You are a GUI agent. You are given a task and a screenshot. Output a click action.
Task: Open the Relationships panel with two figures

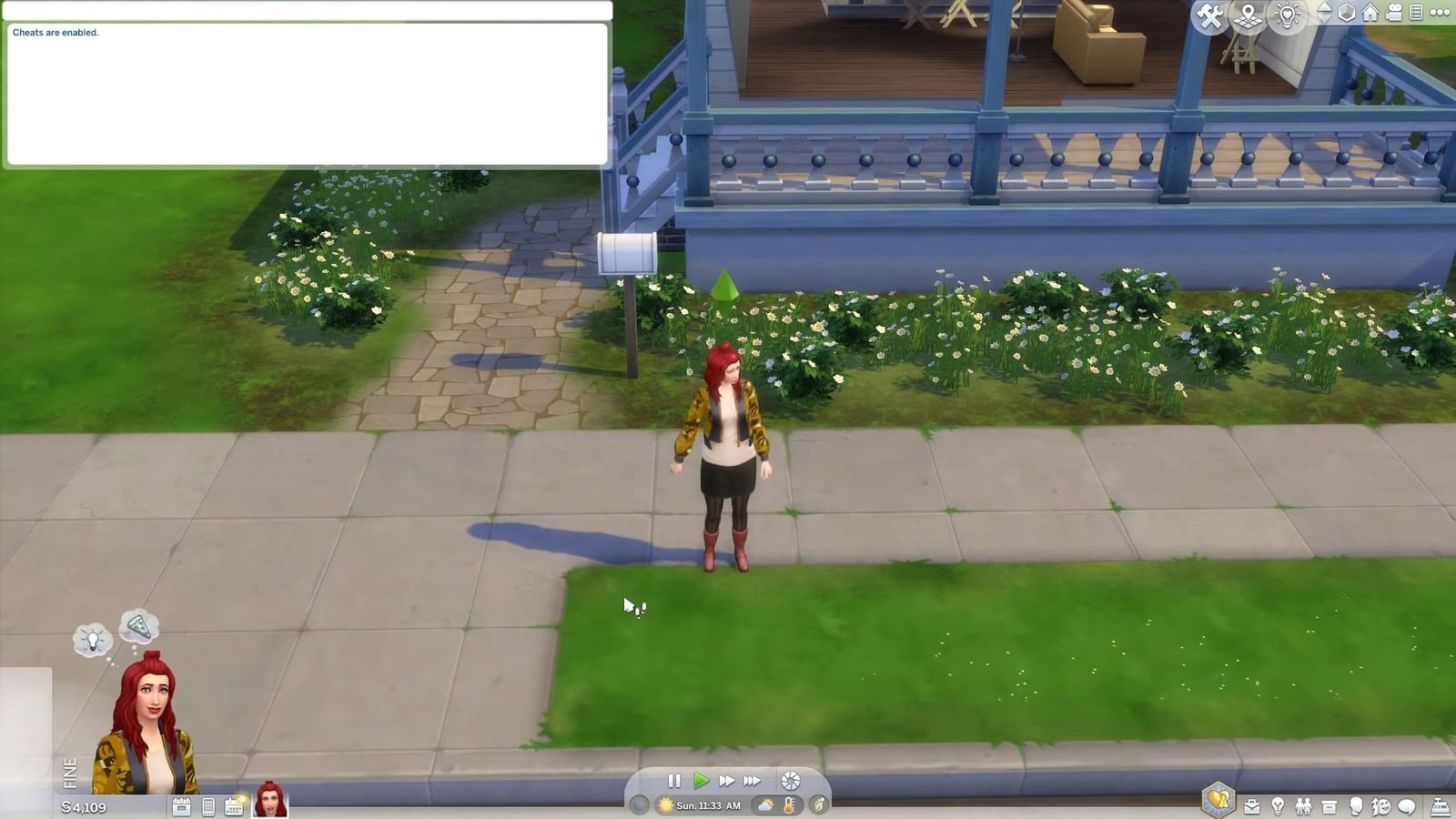pos(1303,807)
